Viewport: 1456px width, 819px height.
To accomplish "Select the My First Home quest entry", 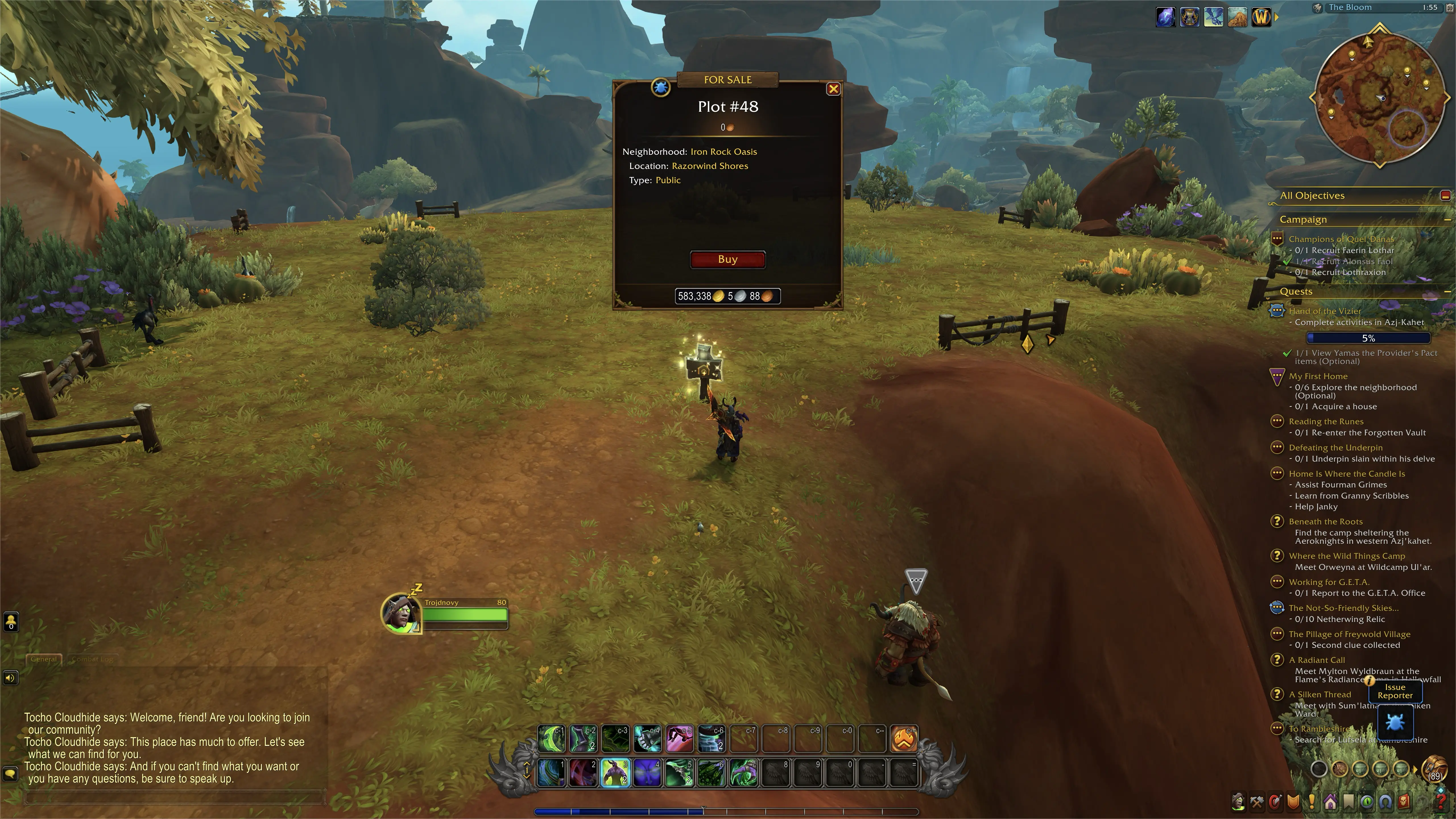I will (1318, 377).
